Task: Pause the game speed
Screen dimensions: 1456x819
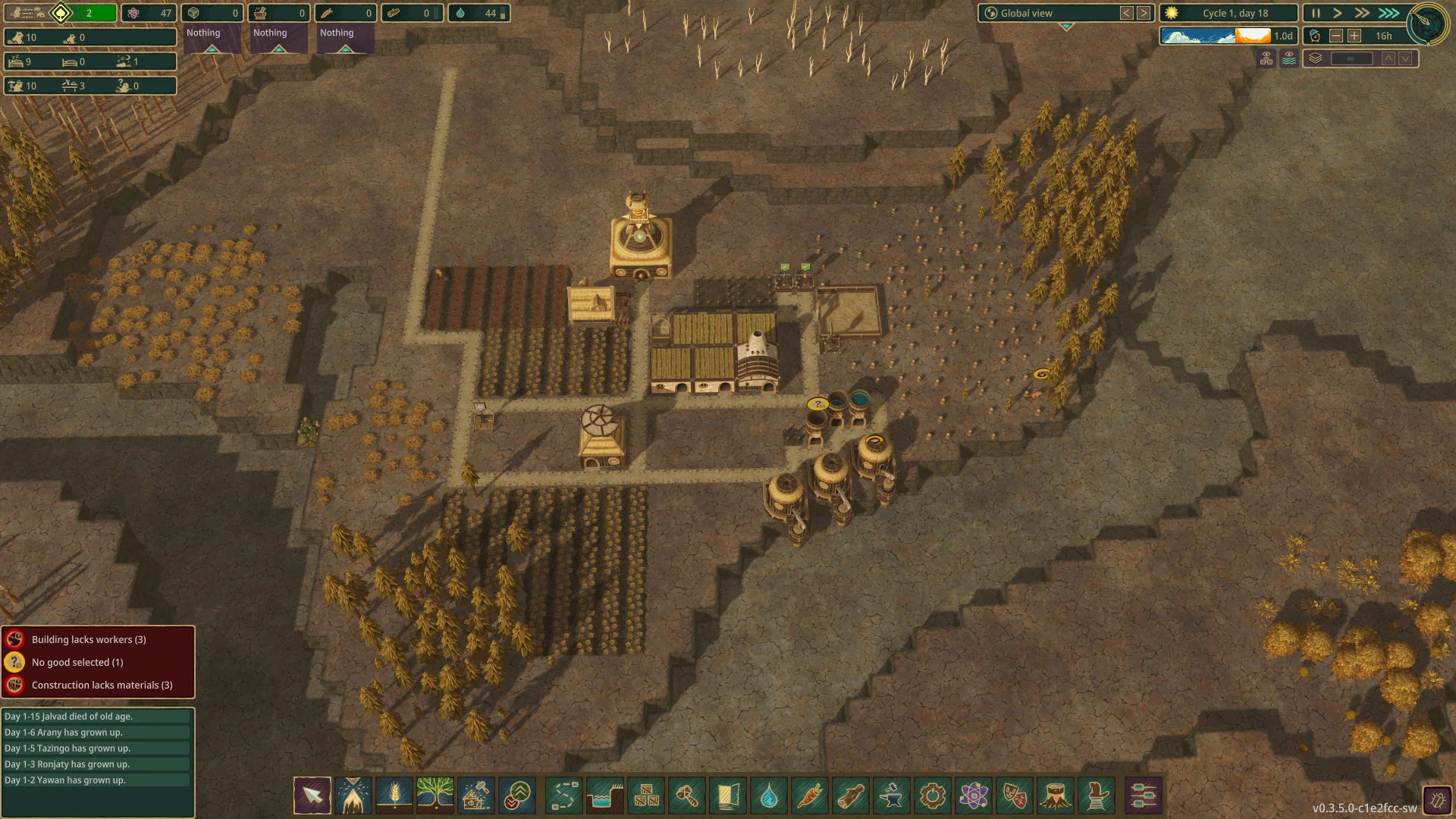Action: 1316,13
